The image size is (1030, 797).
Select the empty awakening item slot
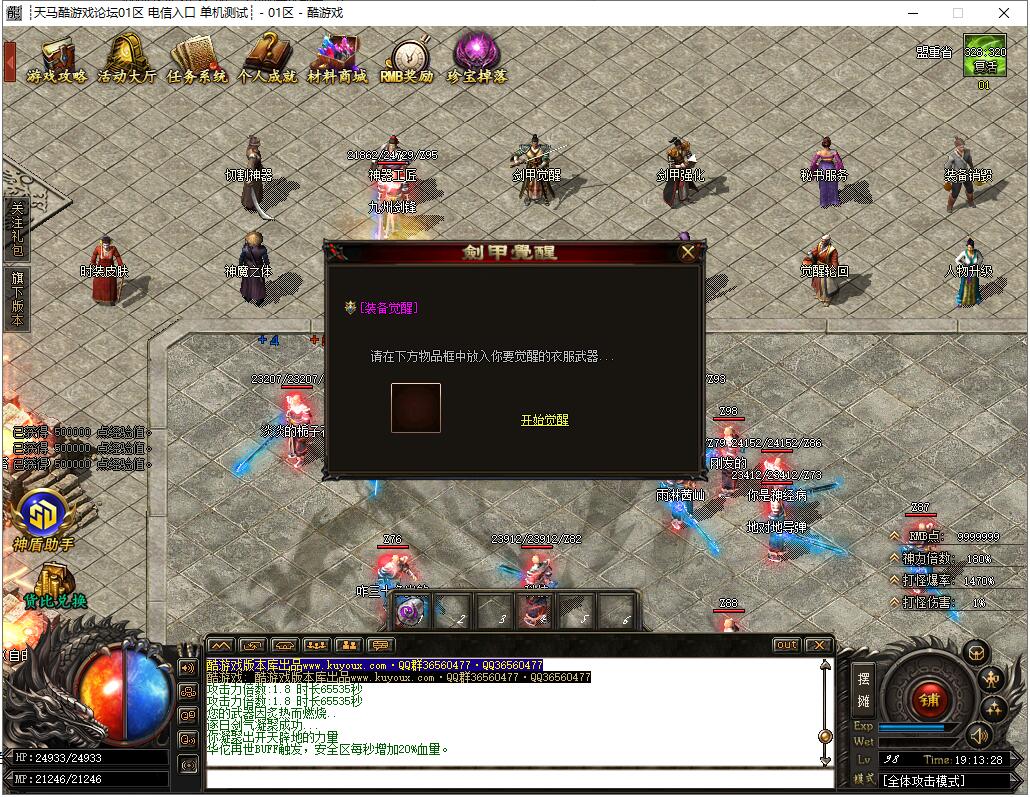[x=416, y=408]
